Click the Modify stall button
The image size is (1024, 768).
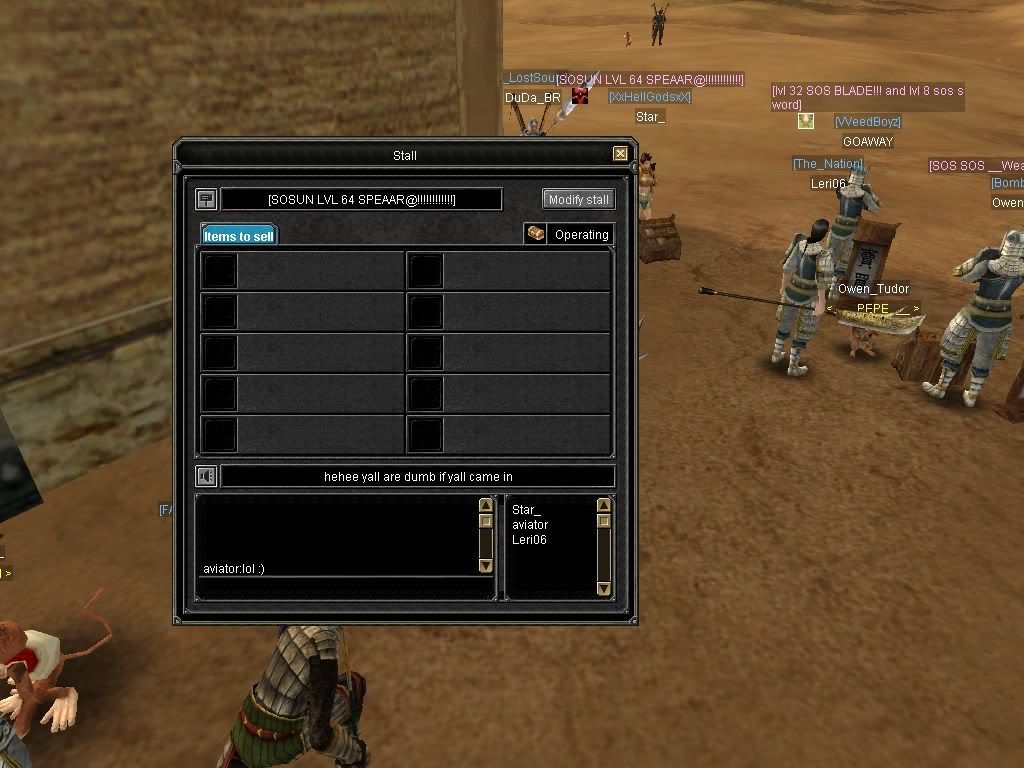(x=578, y=199)
